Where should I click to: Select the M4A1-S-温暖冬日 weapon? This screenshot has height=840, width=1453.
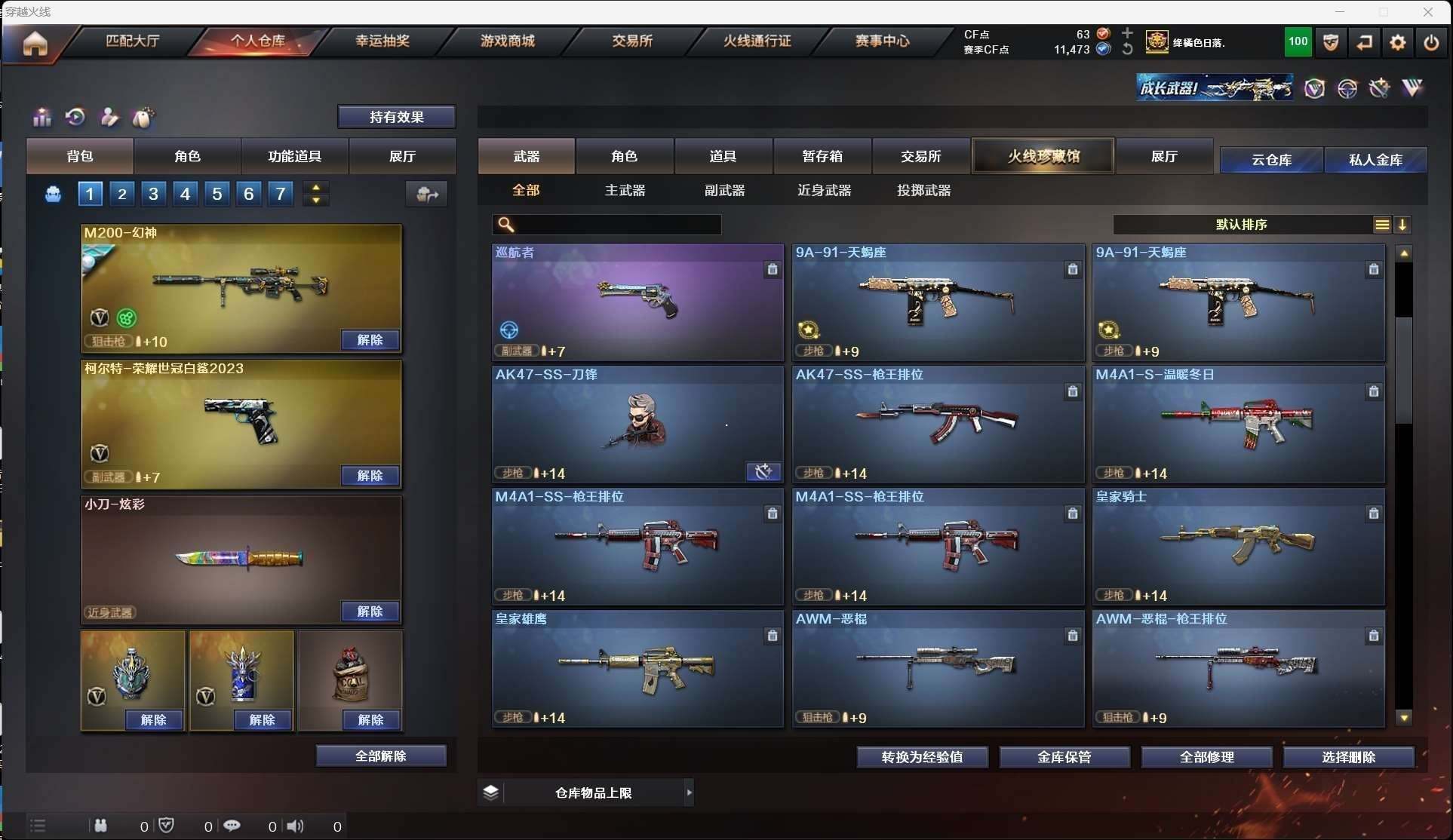(x=1238, y=425)
